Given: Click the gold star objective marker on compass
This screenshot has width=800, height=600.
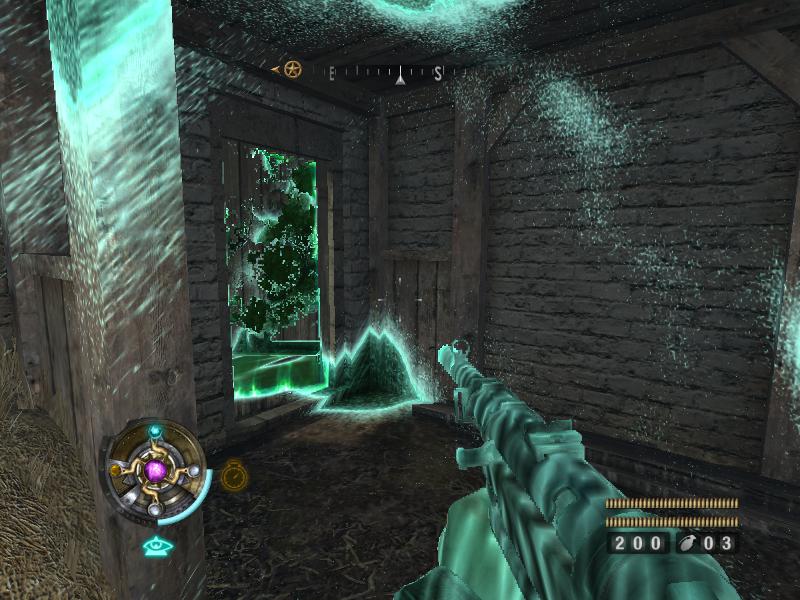Looking at the screenshot, I should (x=292, y=70).
